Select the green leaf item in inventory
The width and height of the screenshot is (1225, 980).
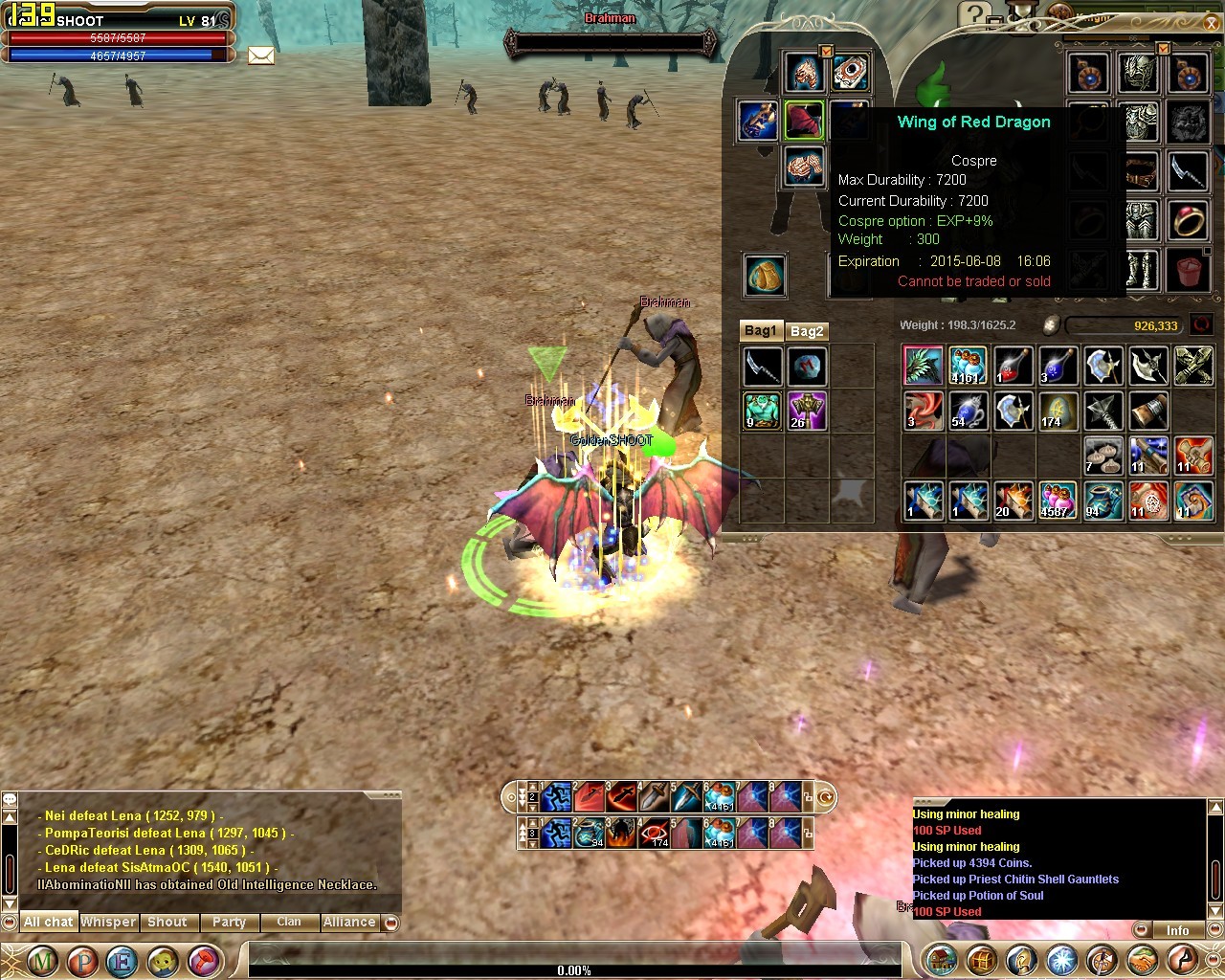coord(924,366)
